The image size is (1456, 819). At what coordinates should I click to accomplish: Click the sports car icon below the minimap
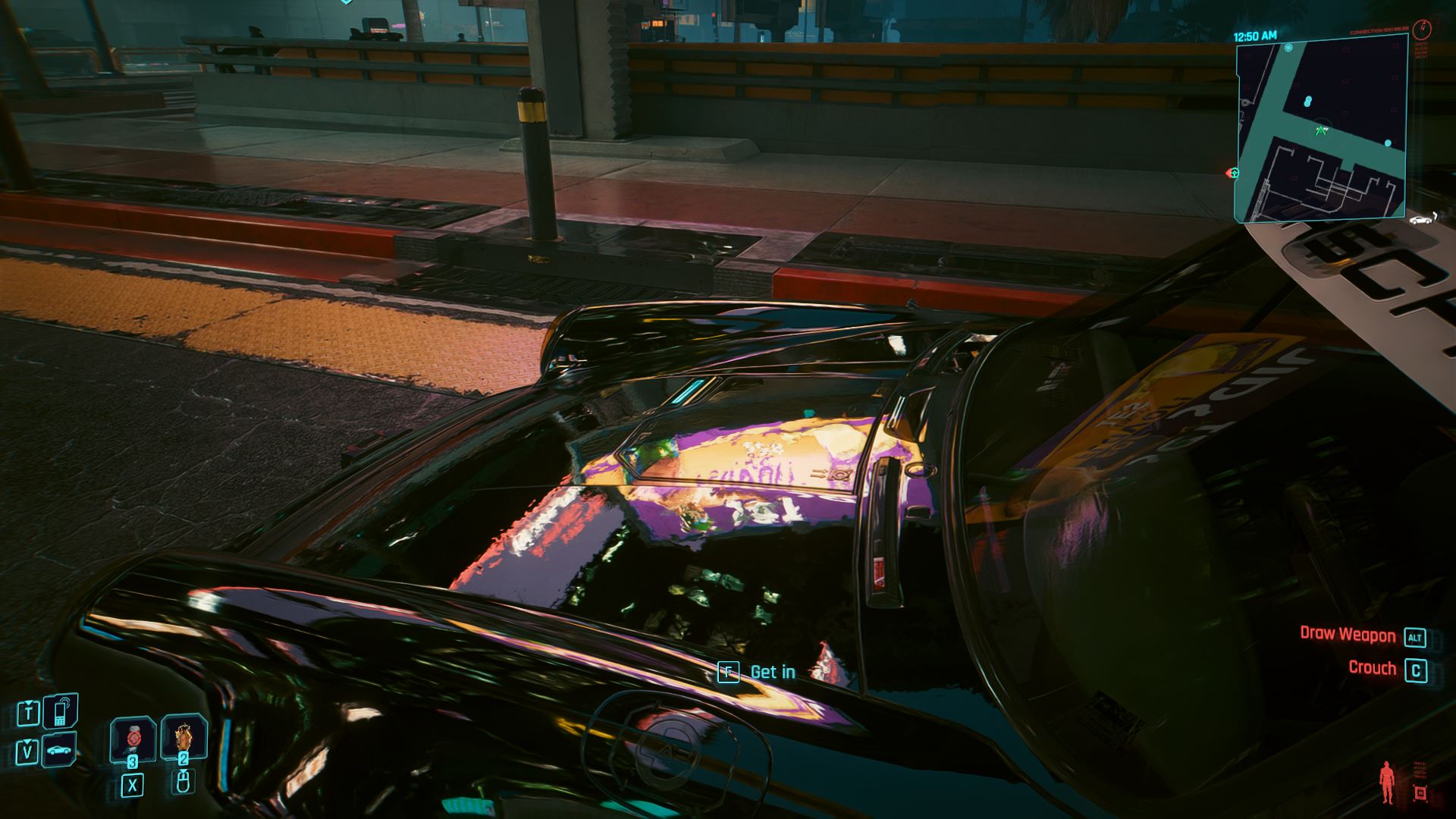point(1420,219)
